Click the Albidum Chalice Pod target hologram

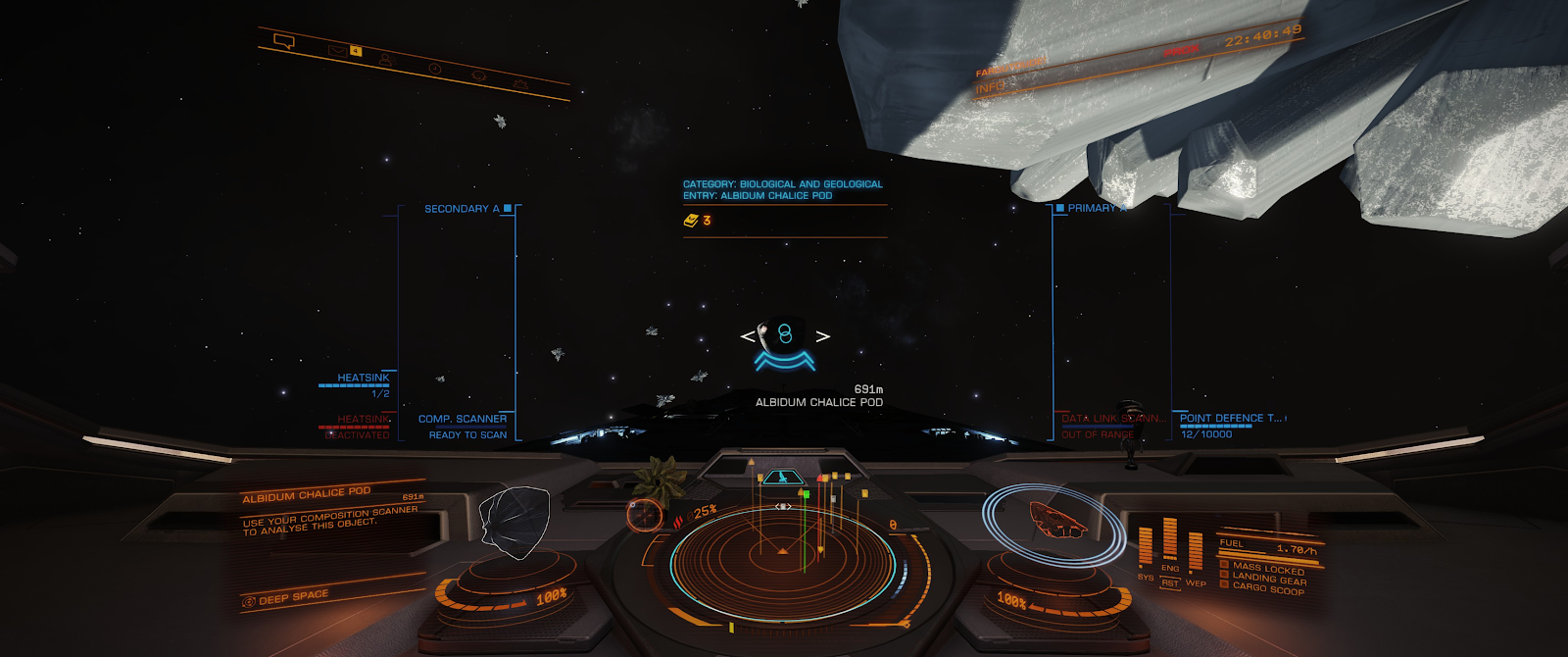coord(514,522)
